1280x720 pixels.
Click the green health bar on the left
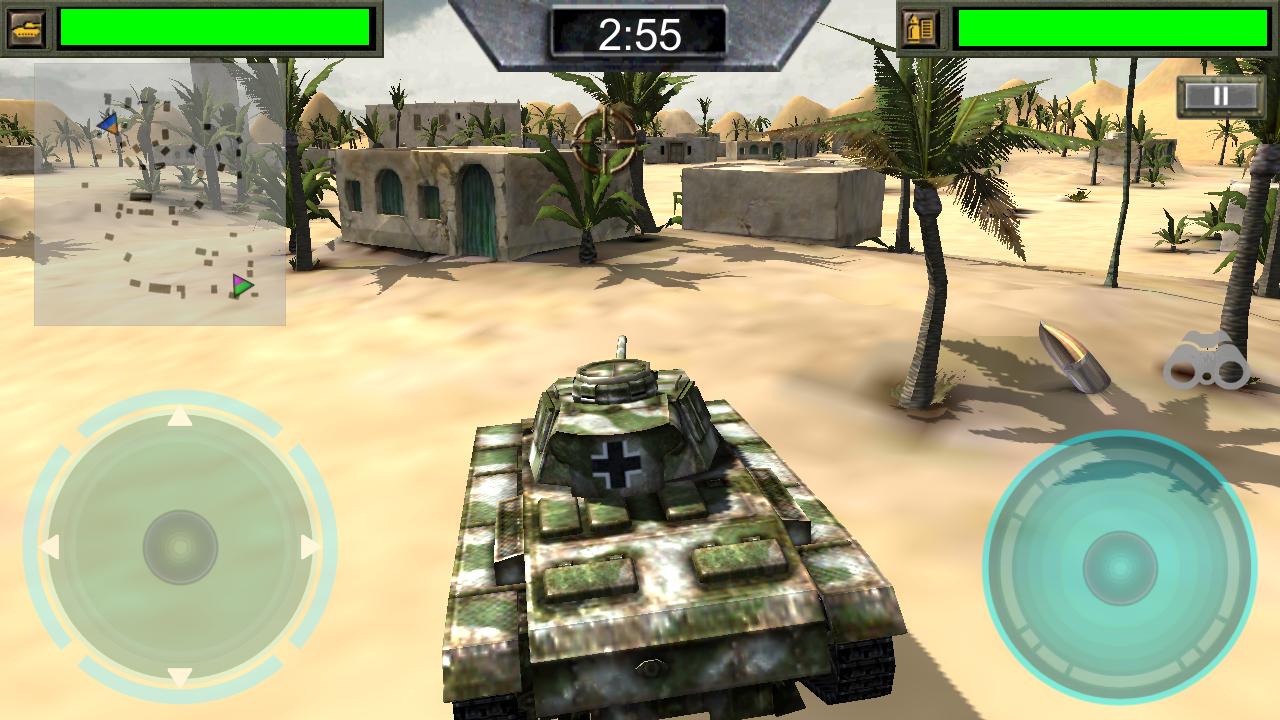click(215, 27)
